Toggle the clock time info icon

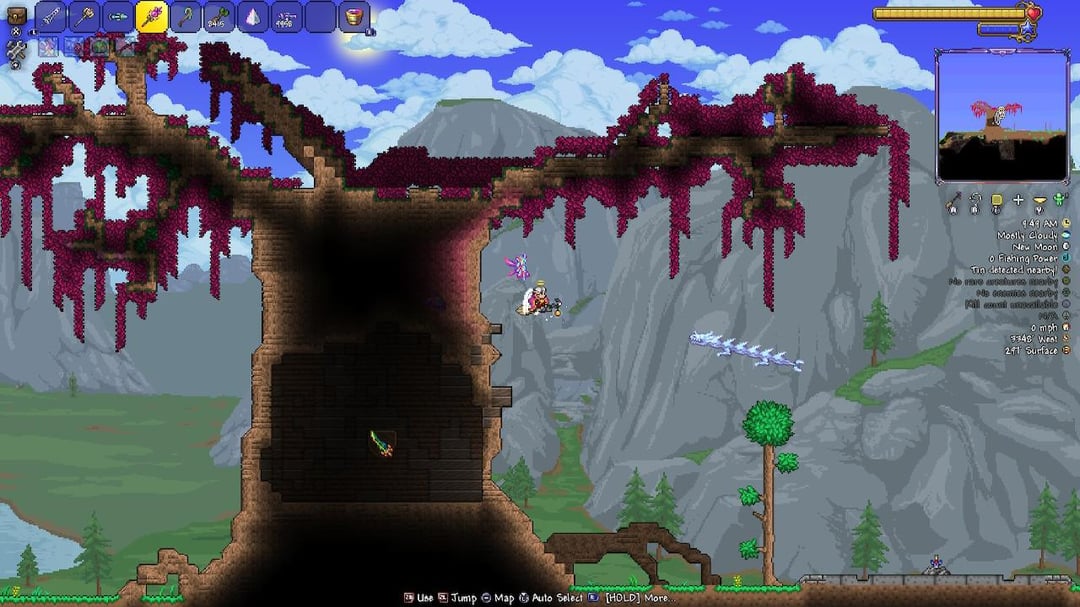tap(1066, 223)
